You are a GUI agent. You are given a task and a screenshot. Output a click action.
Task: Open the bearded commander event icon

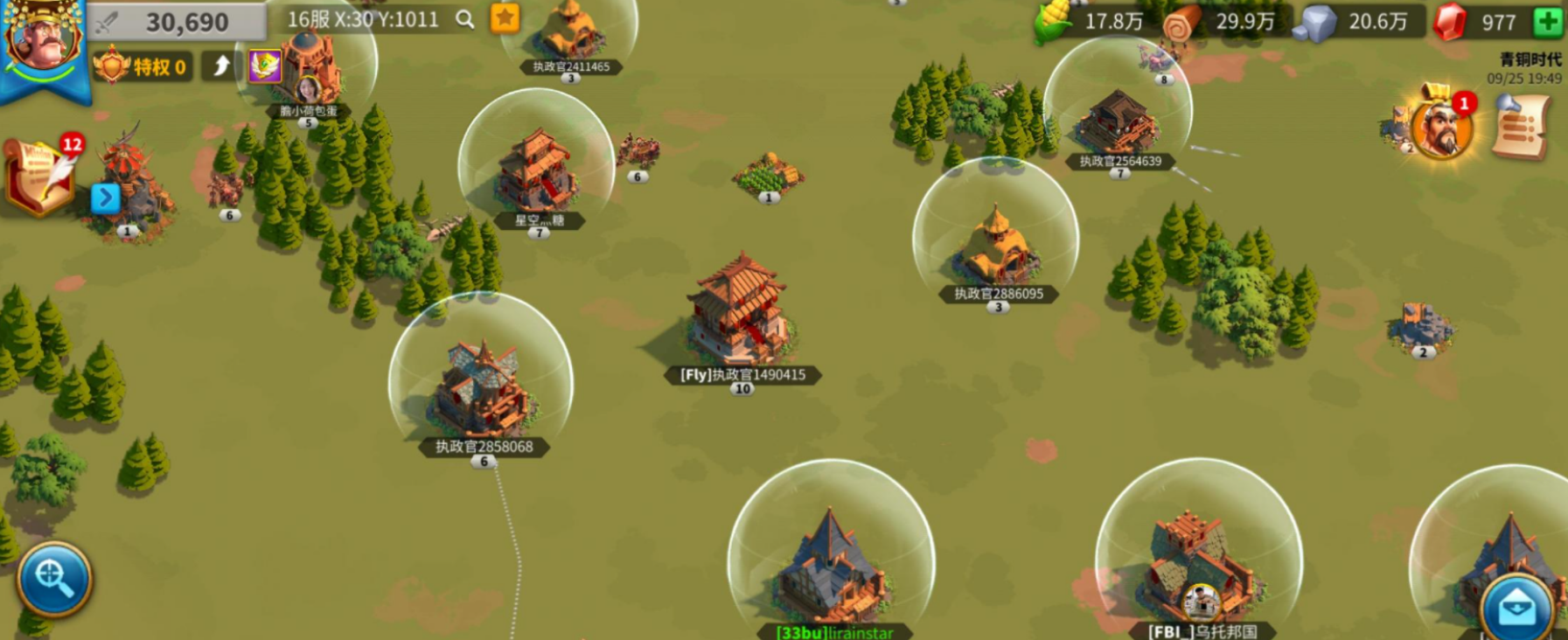coord(1440,127)
